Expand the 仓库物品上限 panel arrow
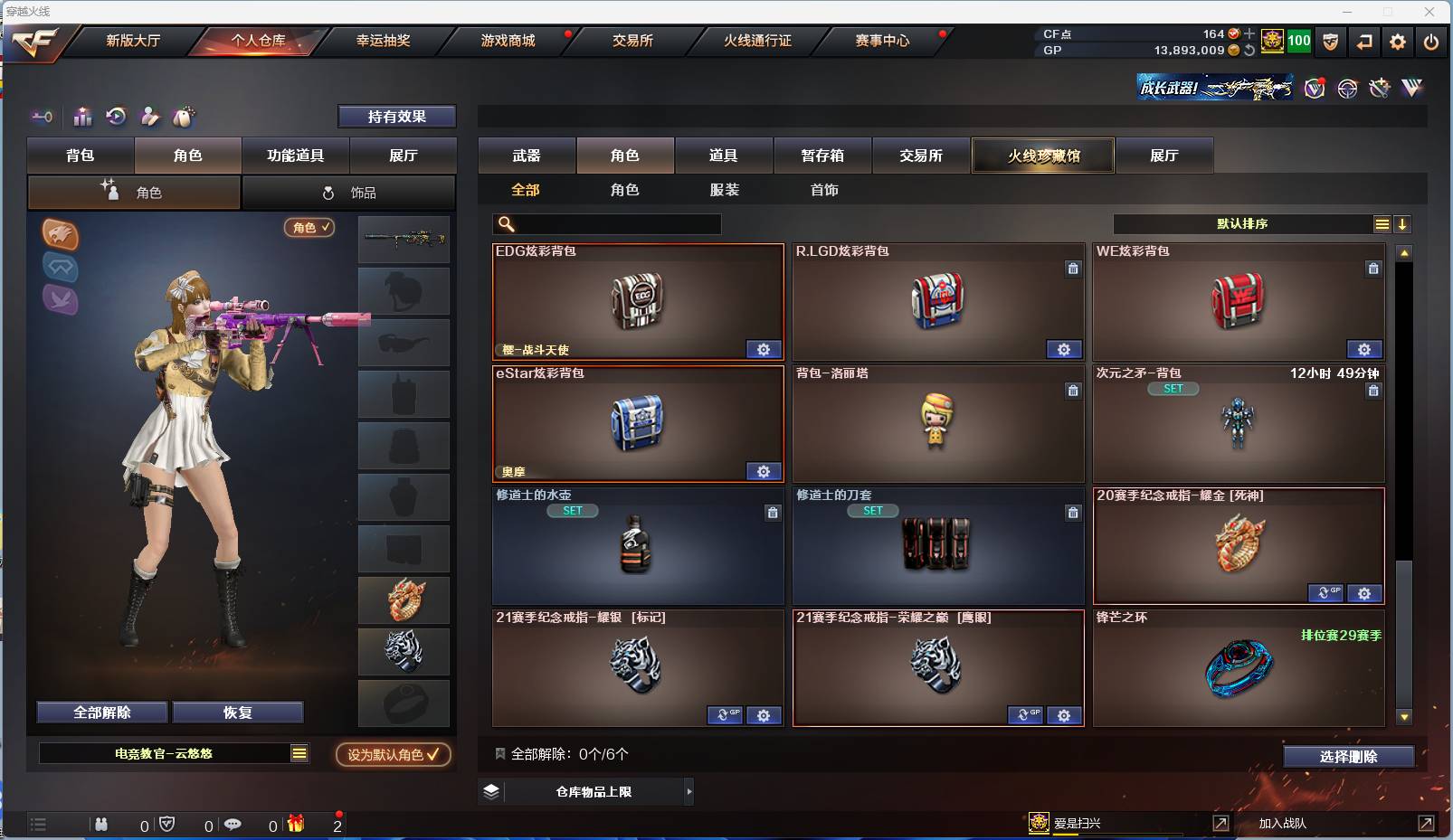Viewport: 1453px width, 840px height. [689, 791]
